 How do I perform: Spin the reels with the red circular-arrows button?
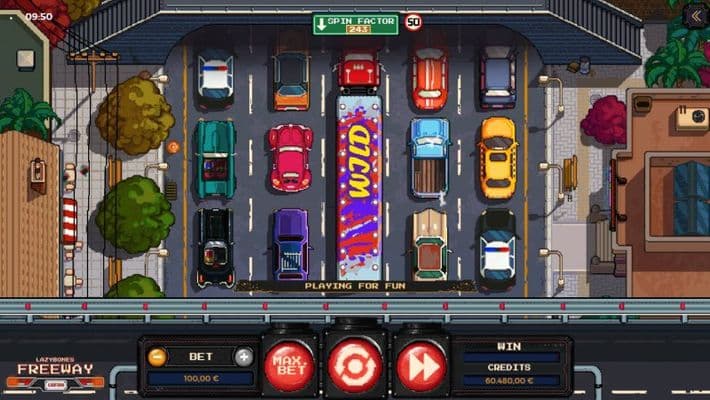(354, 367)
